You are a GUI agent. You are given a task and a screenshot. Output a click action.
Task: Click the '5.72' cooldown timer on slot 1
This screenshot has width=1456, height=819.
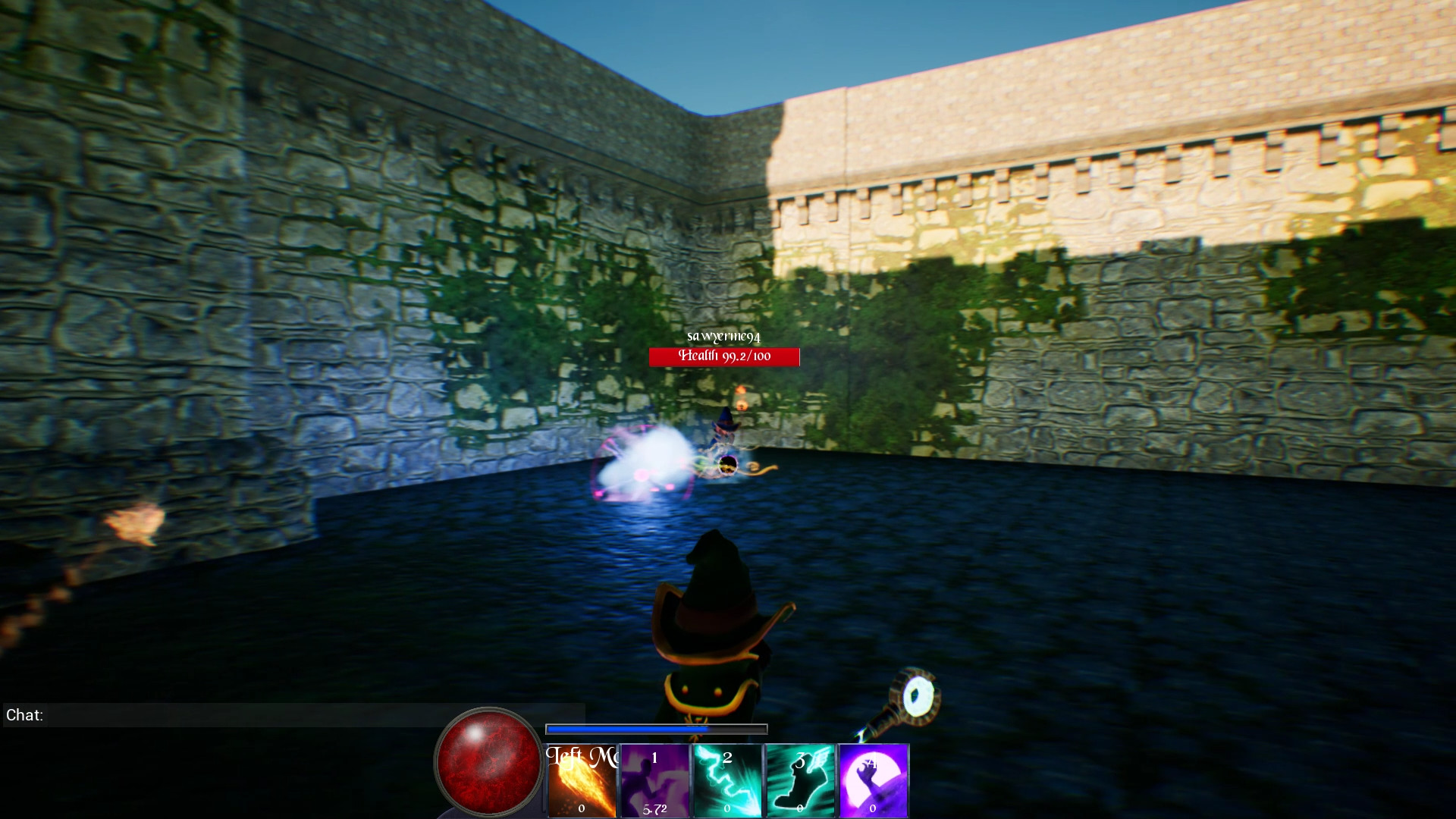(655, 808)
